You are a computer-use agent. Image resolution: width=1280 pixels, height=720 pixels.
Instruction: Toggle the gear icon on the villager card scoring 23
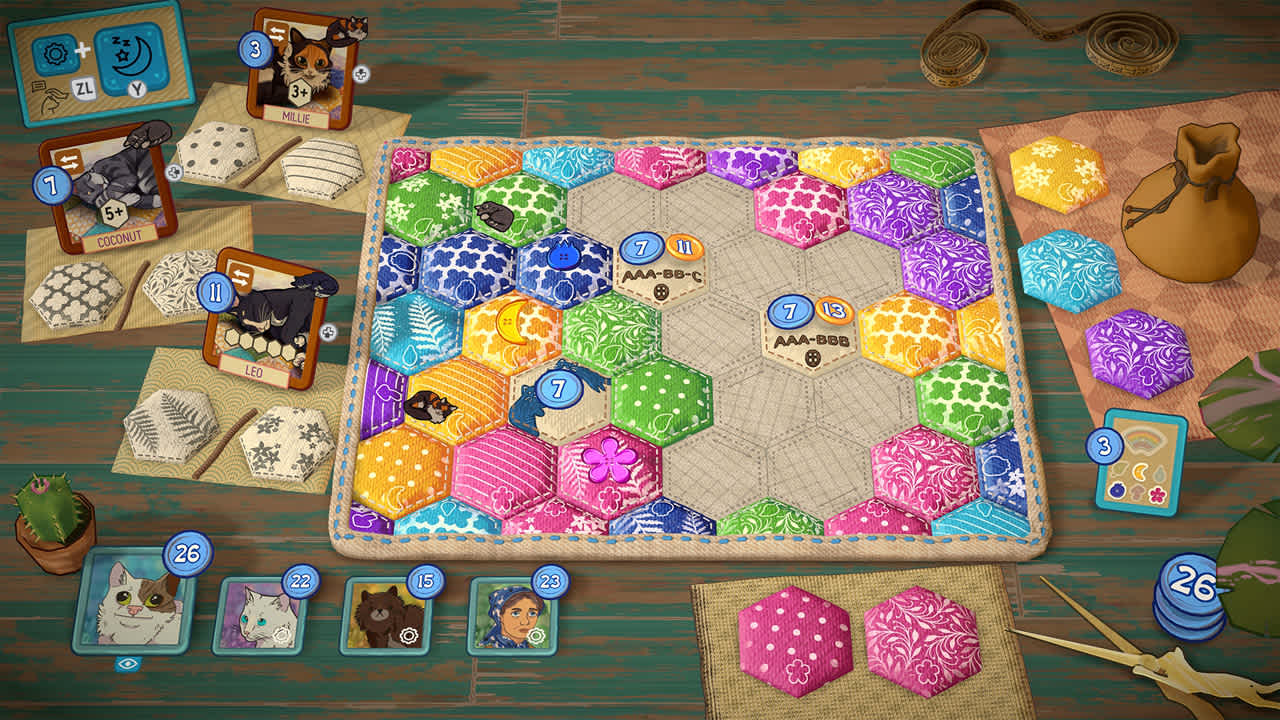536,634
